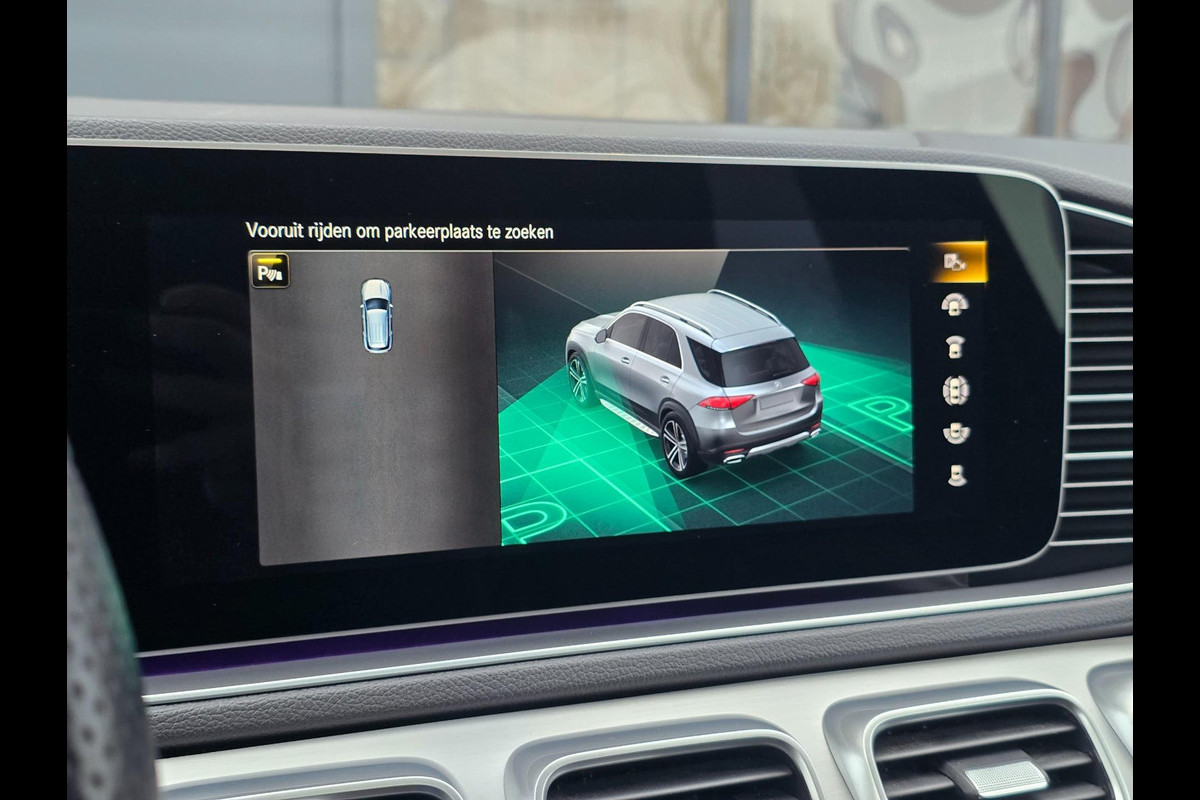Select the highlighted parking assist camera icon
This screenshot has height=800, width=1200.
point(956,262)
